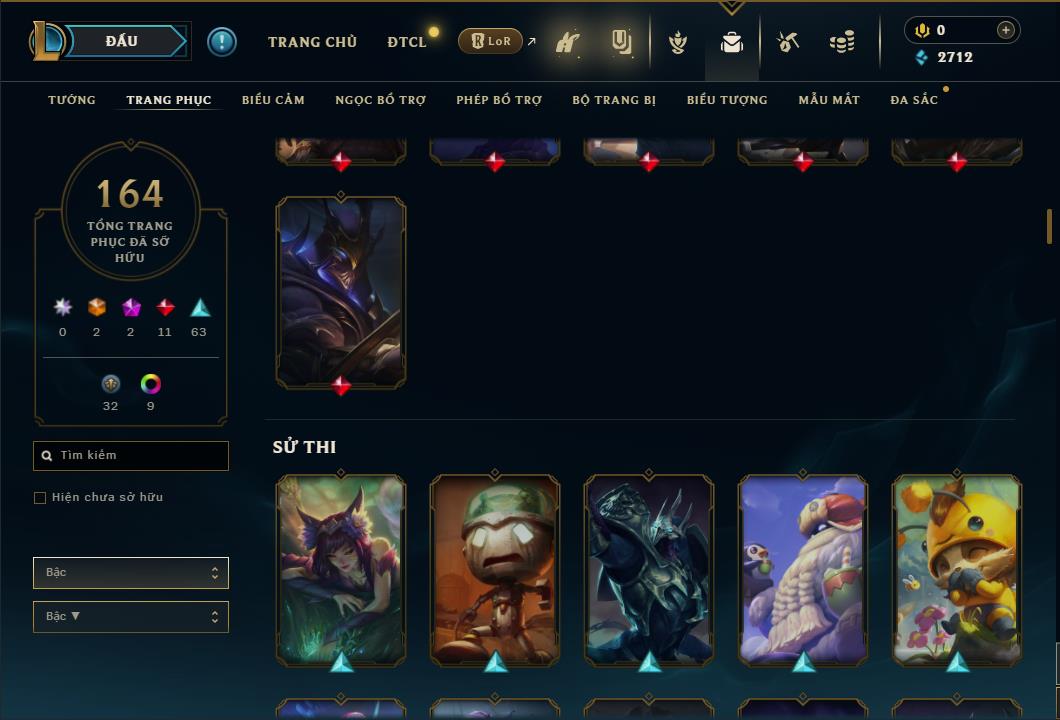The width and height of the screenshot is (1060, 720).
Task: Open the NGỌC BỔ TRỢ tab
Action: [x=380, y=100]
